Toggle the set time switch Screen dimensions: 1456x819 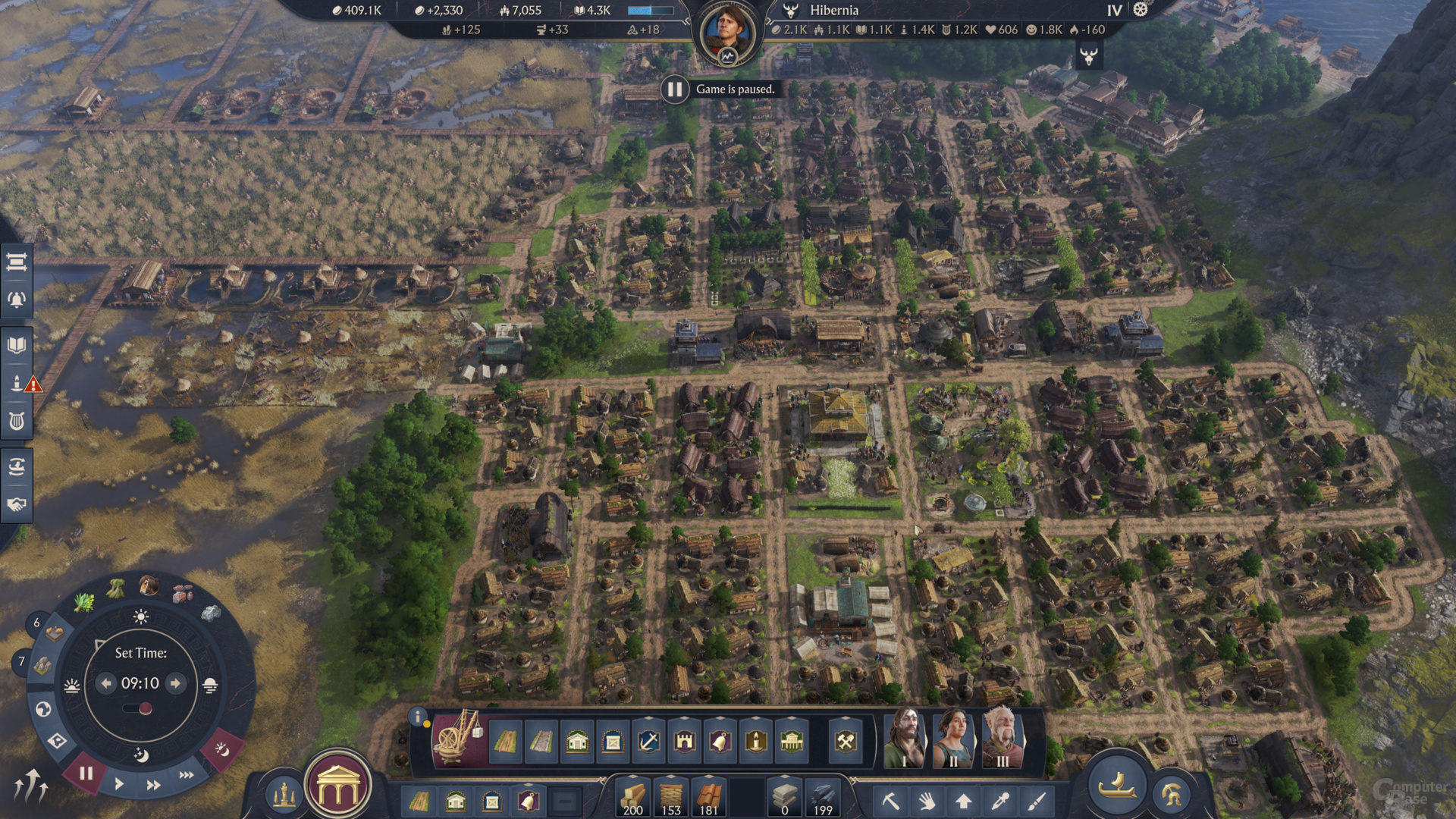[x=139, y=709]
